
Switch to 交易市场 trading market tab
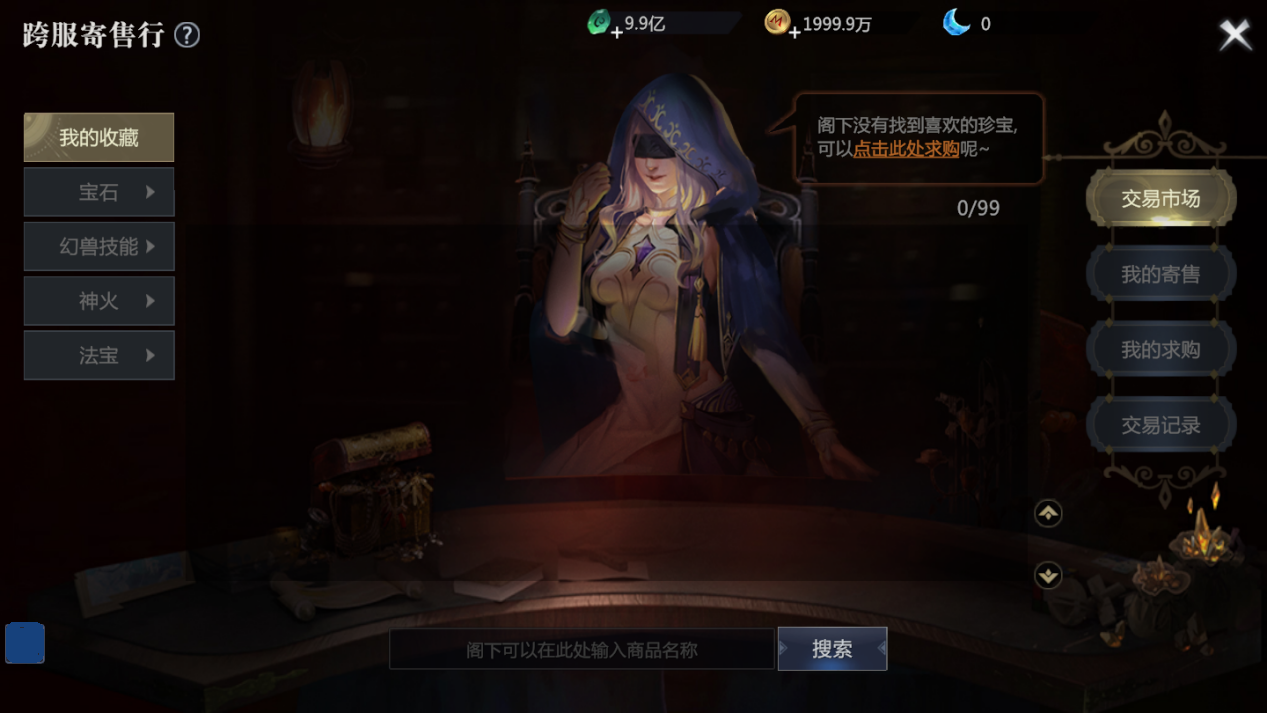tap(1160, 199)
